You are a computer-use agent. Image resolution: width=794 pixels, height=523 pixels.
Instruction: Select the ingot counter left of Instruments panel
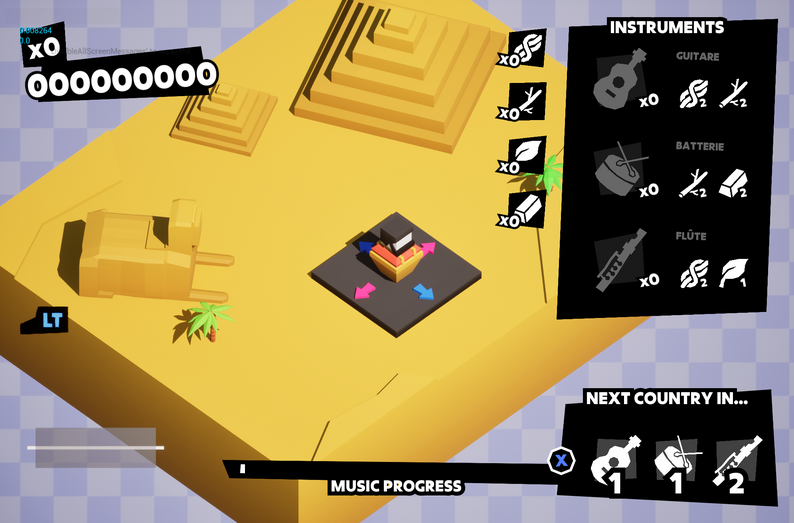click(527, 208)
